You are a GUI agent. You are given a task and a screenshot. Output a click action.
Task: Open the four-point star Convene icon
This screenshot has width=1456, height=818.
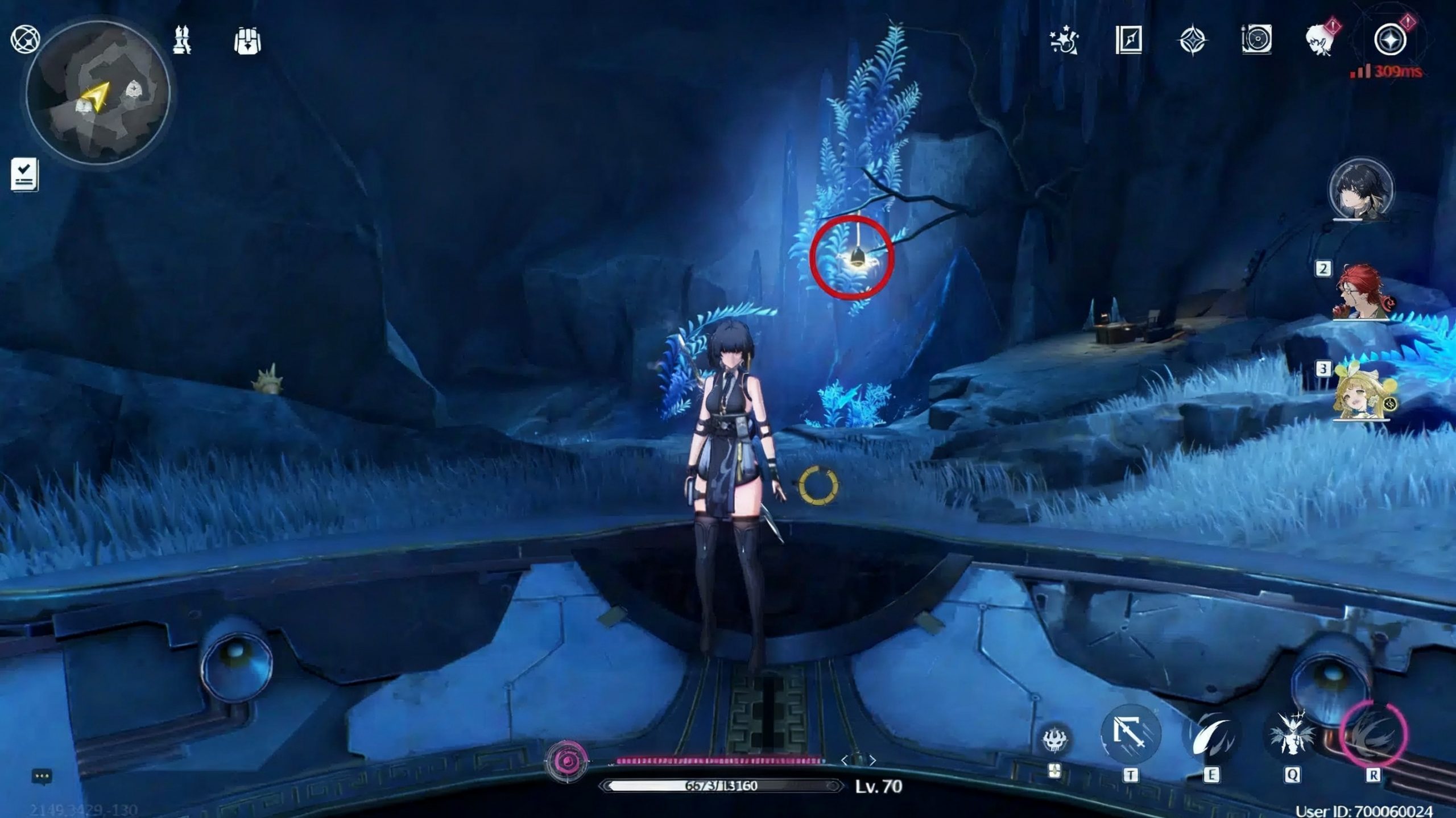tap(1192, 41)
